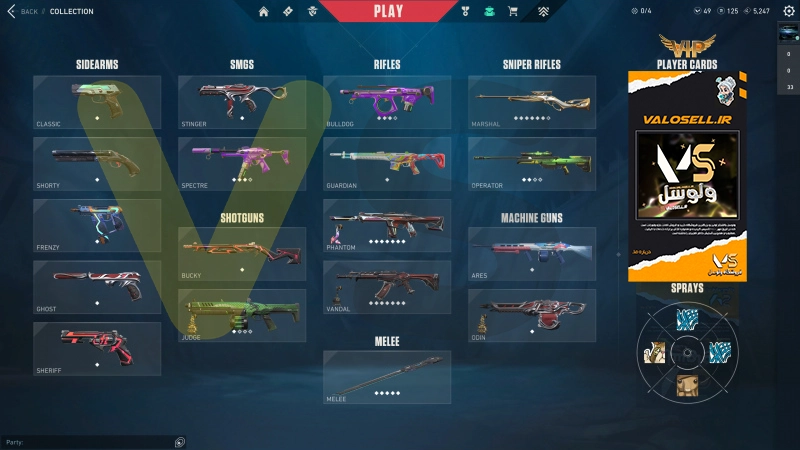Select the Operator sniper rifle slot
The image size is (800, 450).
(532, 164)
